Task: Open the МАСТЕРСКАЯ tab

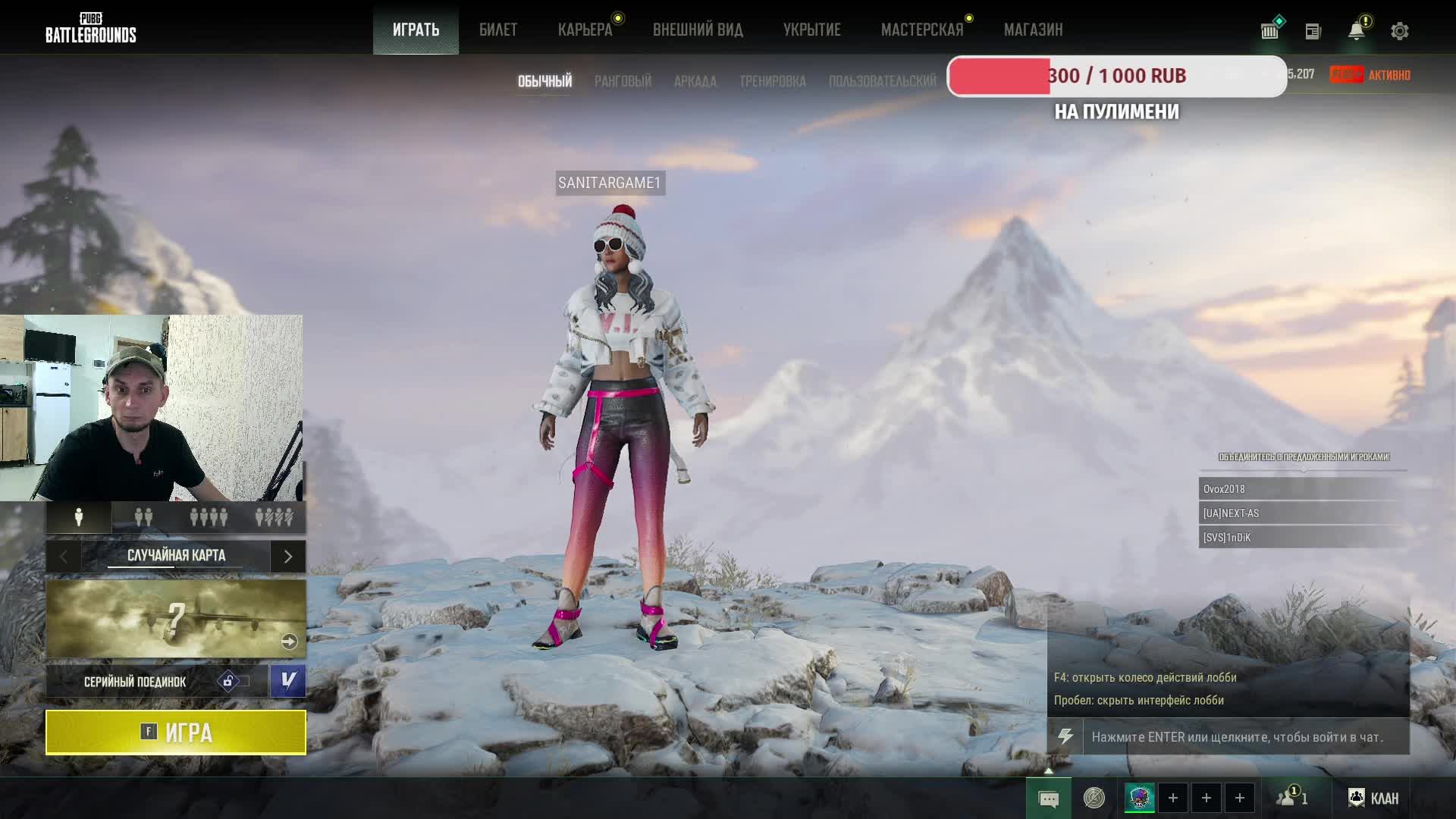Action: [921, 30]
